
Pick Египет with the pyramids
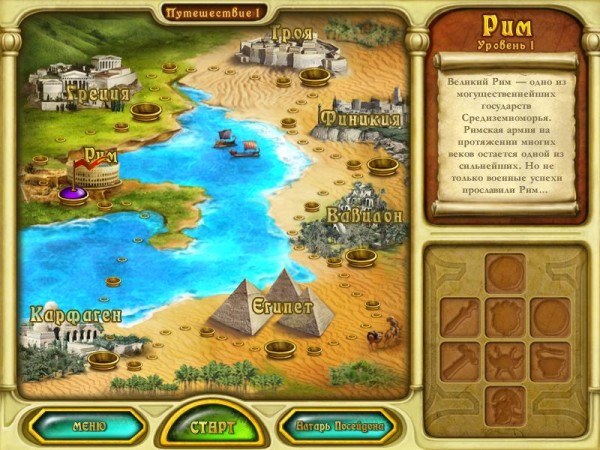coord(270,303)
